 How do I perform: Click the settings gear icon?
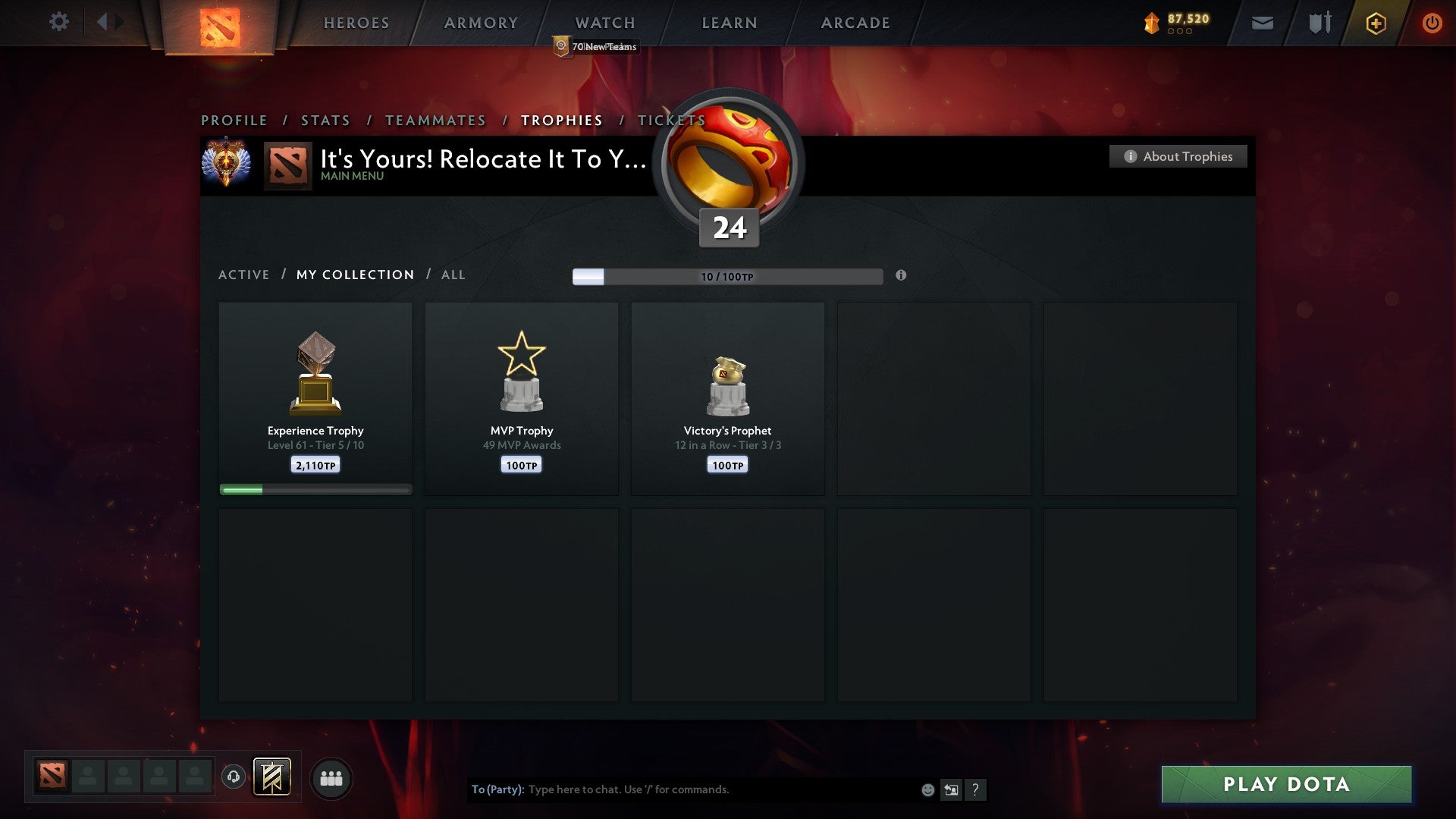[x=59, y=22]
